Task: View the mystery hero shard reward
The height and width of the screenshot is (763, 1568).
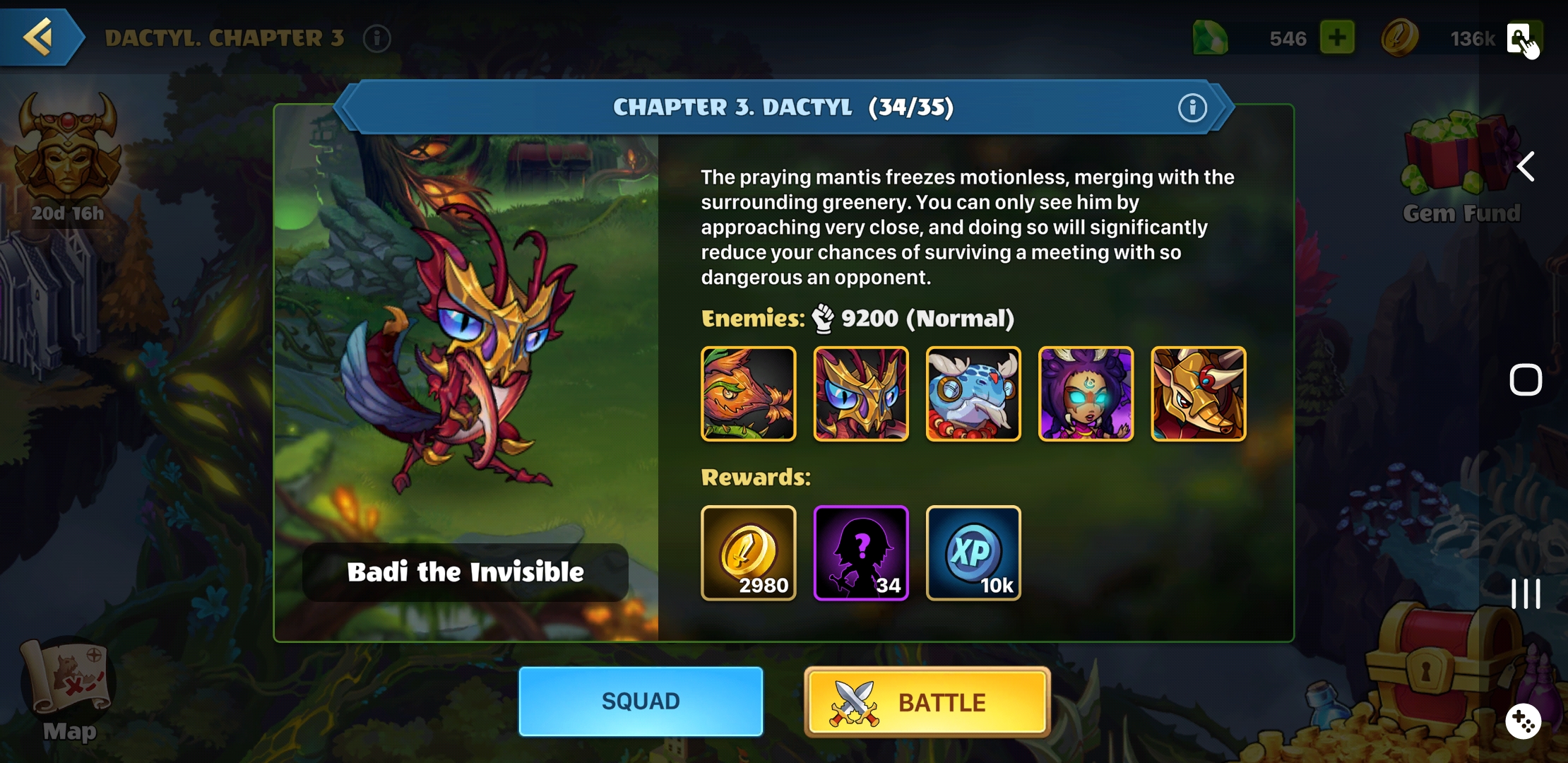Action: [861, 553]
